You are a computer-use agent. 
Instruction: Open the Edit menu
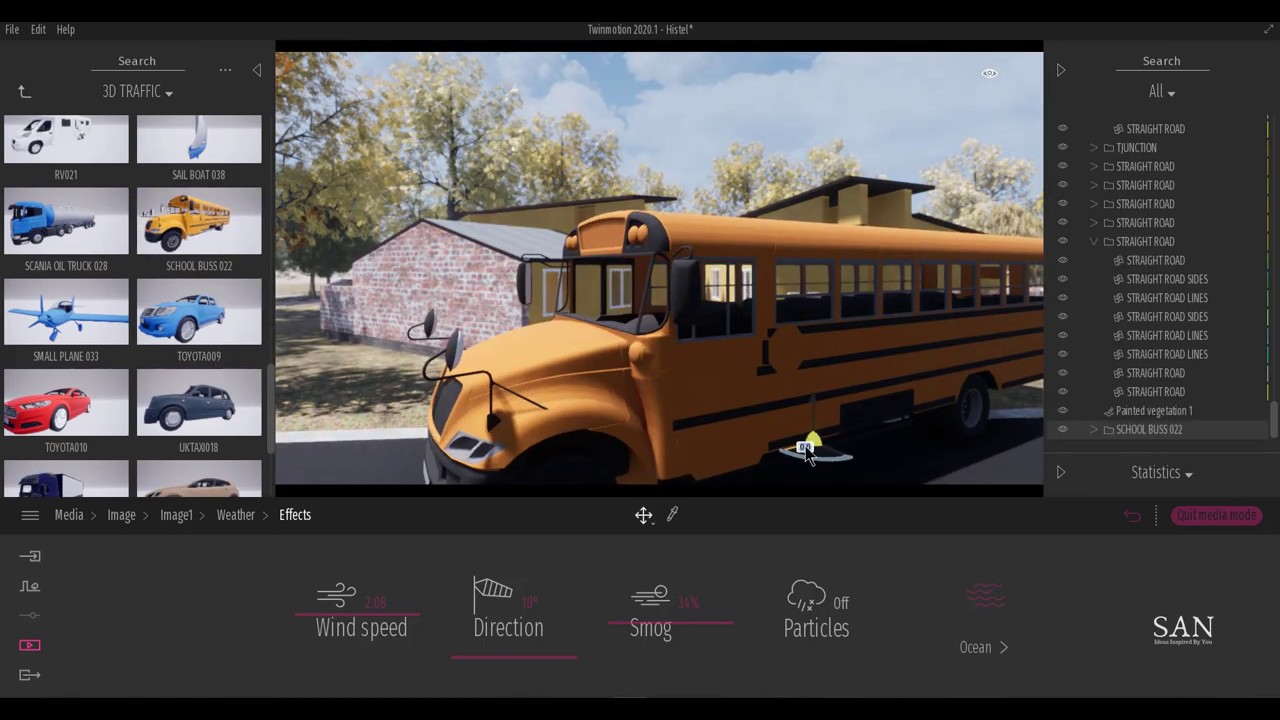(x=38, y=29)
